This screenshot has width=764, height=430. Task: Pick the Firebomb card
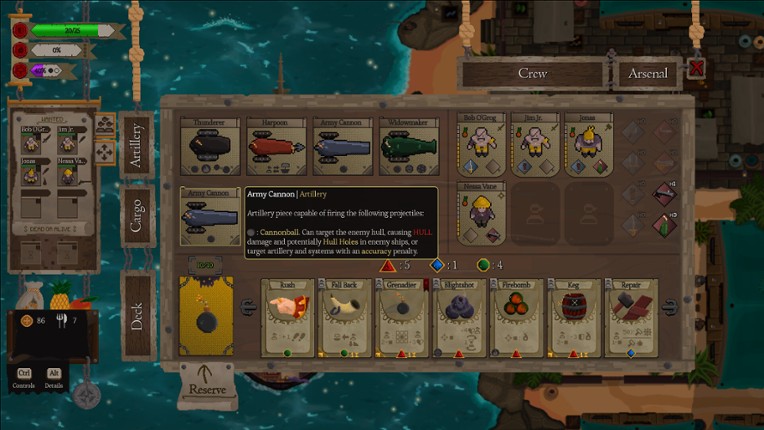pos(517,317)
